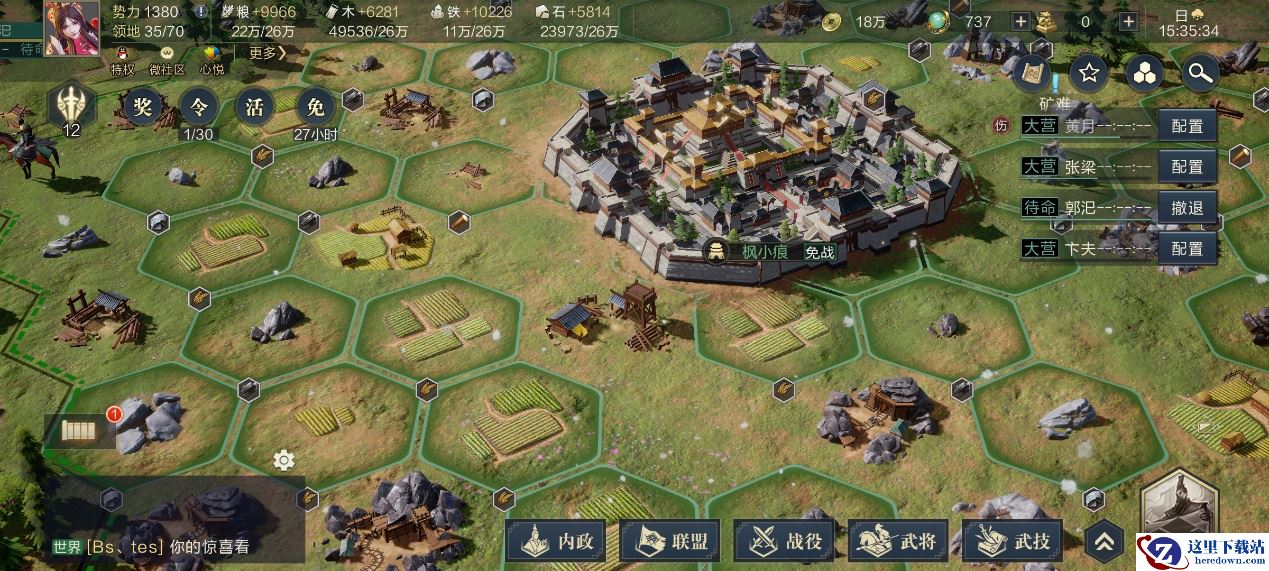Expand the double-chevron menu toggle
1269x571 pixels.
pos(1104,541)
